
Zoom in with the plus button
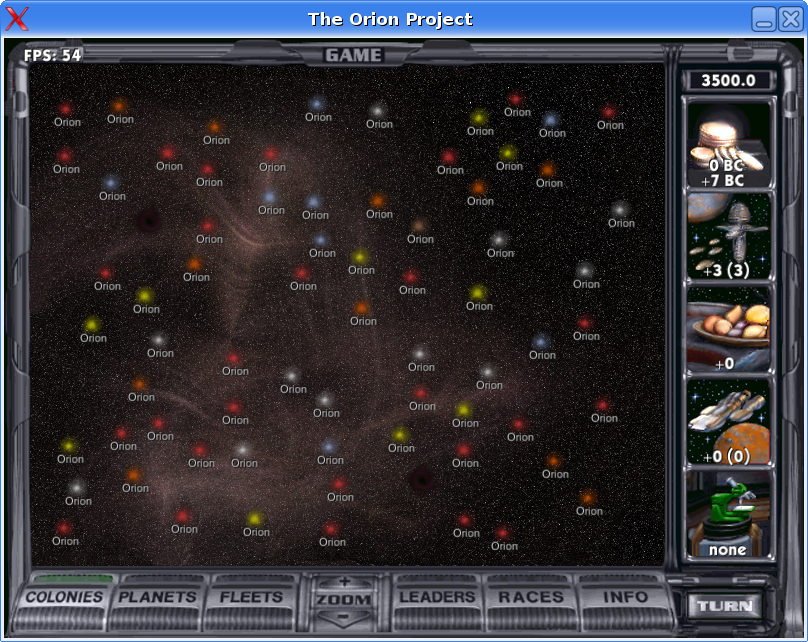coord(345,581)
